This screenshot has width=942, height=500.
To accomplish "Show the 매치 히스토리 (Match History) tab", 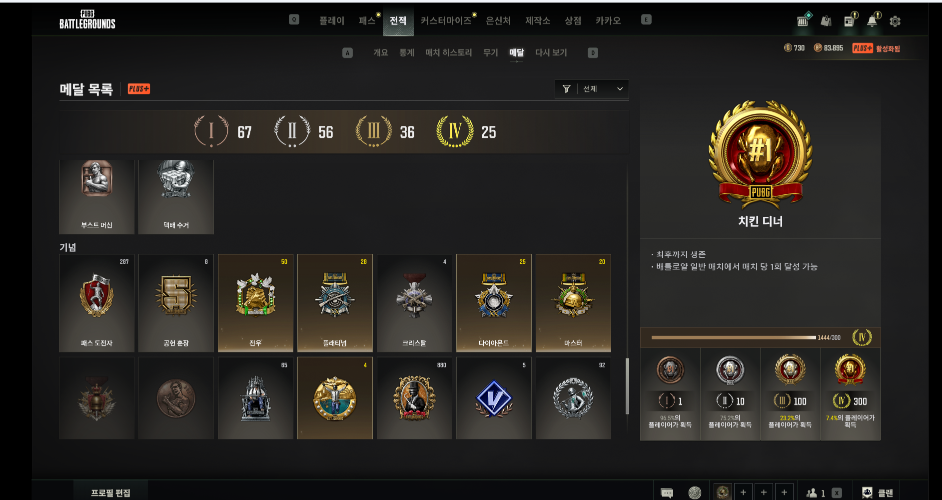I will click(x=449, y=52).
